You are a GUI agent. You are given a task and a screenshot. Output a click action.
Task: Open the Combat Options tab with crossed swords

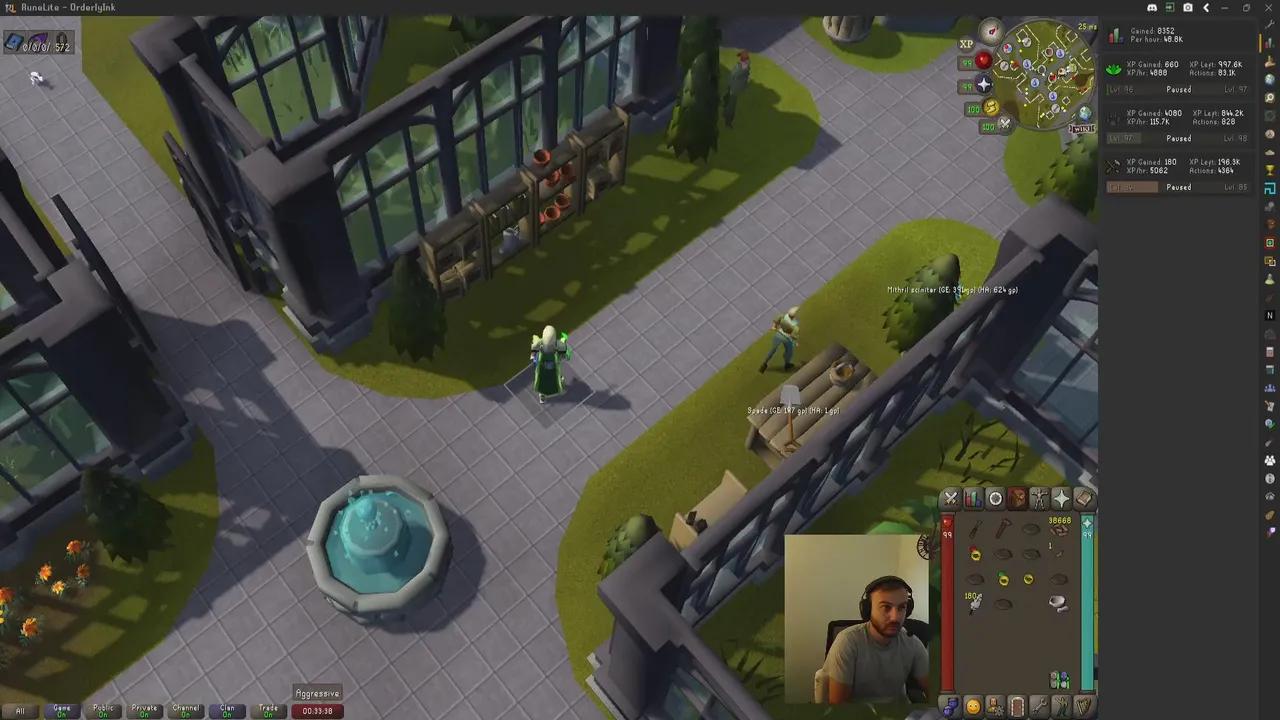pos(950,498)
